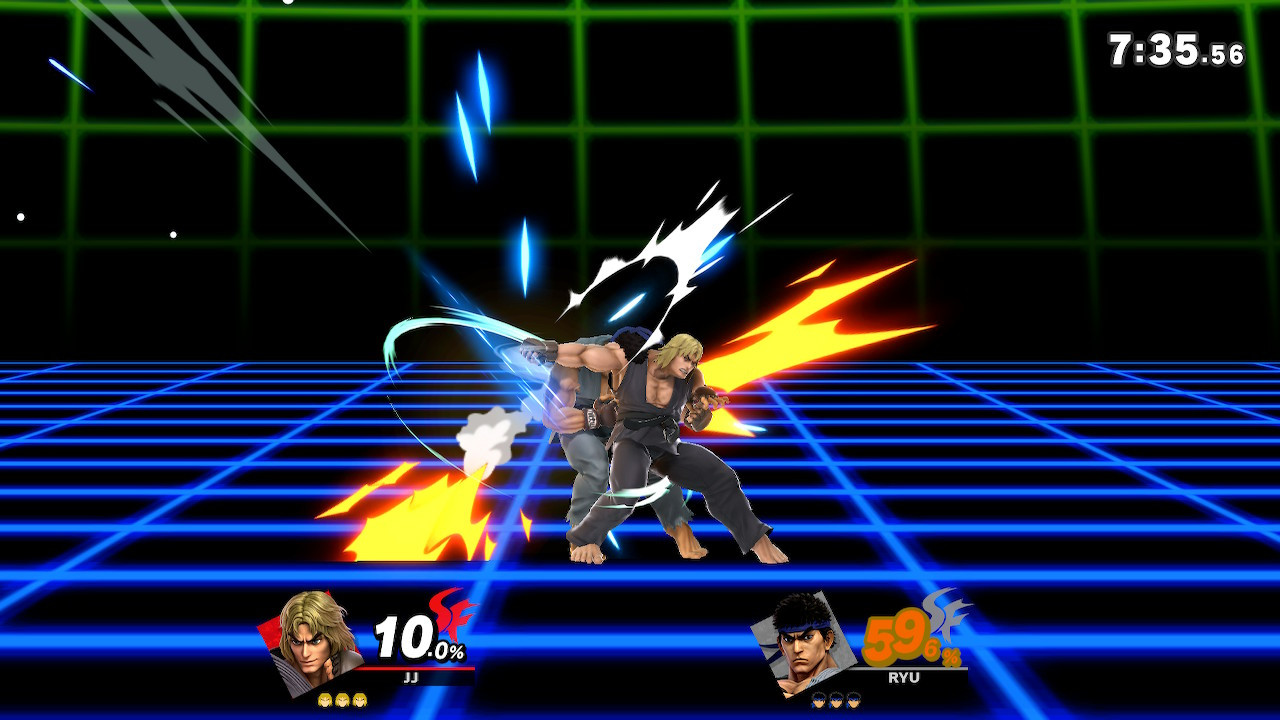Click the middle Ryu stock head icon
1280x720 pixels.
pos(834,701)
